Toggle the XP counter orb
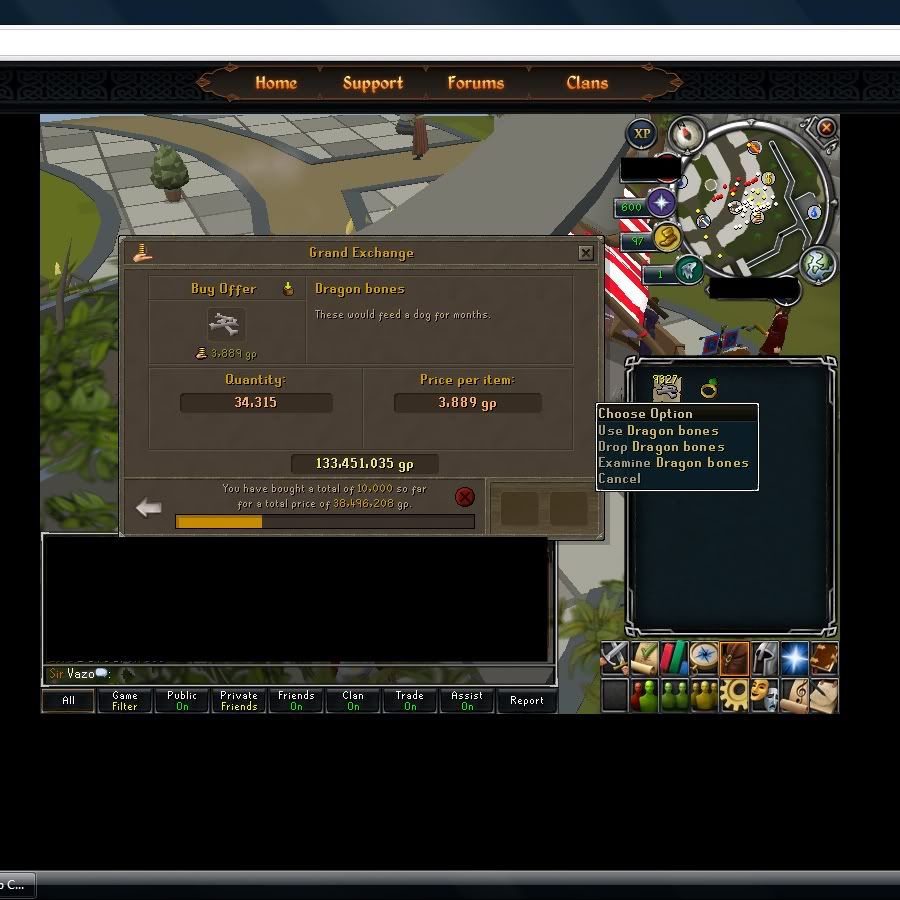 (x=642, y=133)
